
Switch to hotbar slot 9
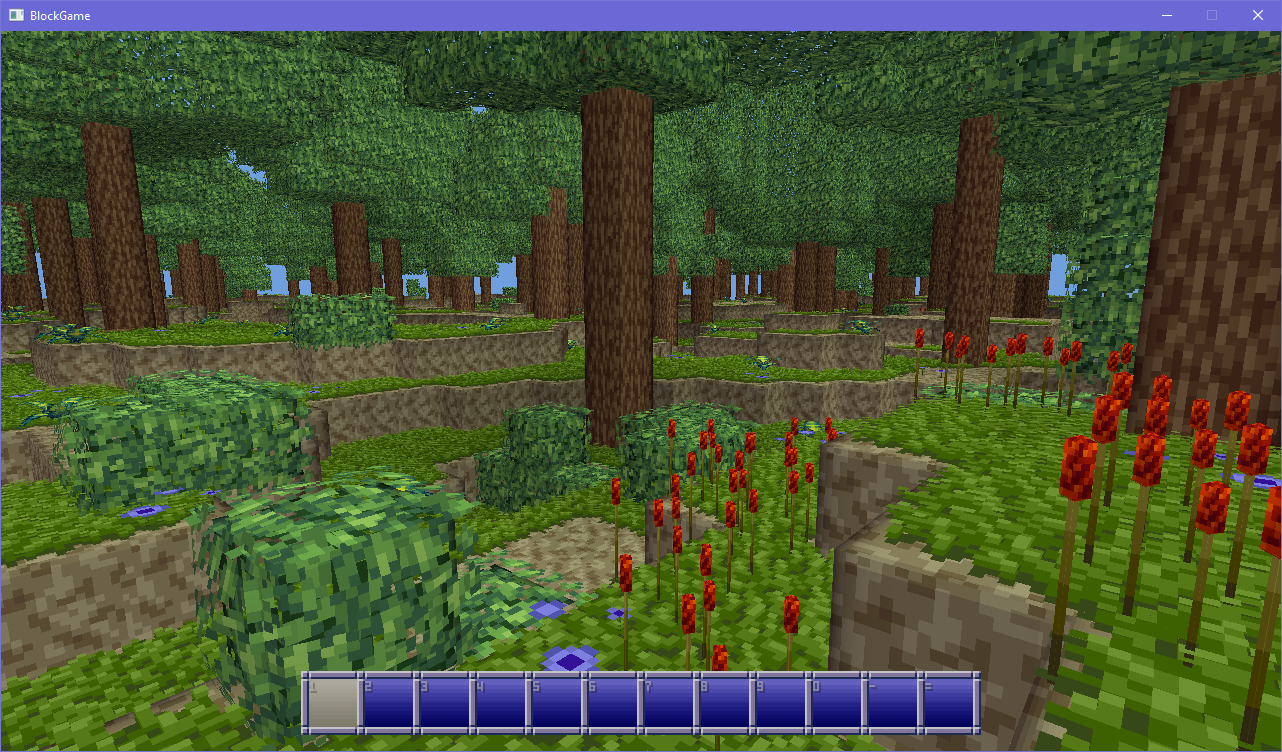point(780,702)
